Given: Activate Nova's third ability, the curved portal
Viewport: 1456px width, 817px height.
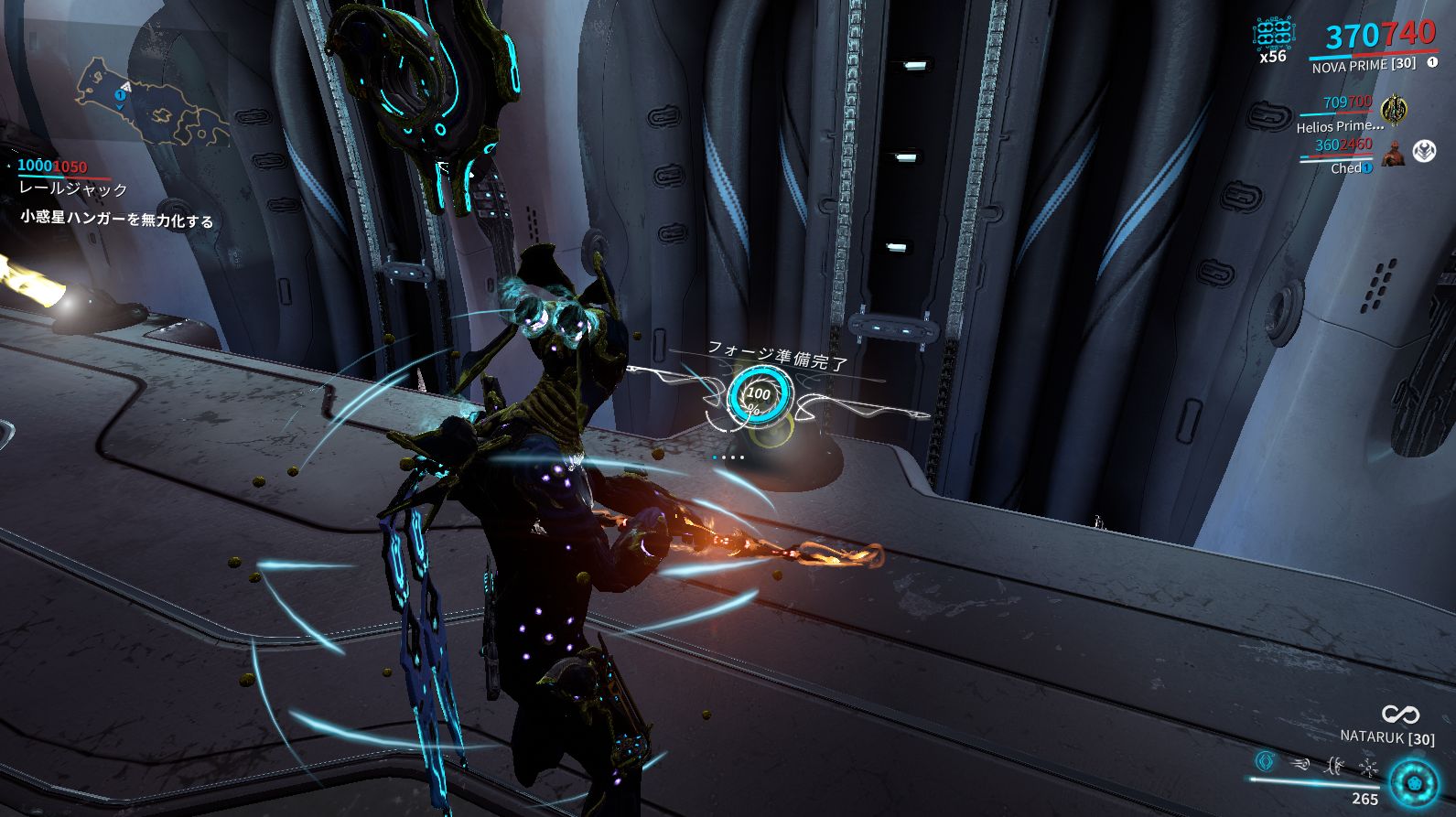Looking at the screenshot, I should coord(1334,763).
